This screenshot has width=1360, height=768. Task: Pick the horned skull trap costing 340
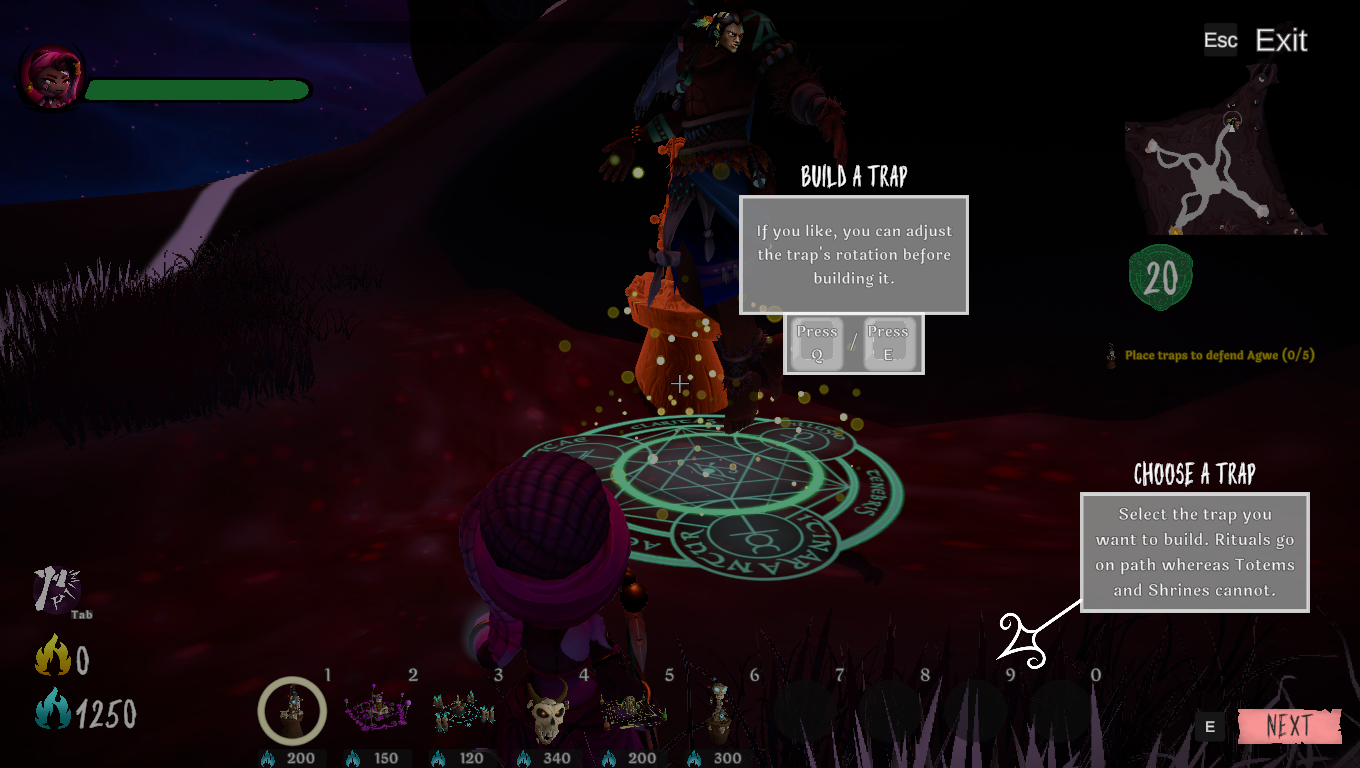tap(547, 713)
